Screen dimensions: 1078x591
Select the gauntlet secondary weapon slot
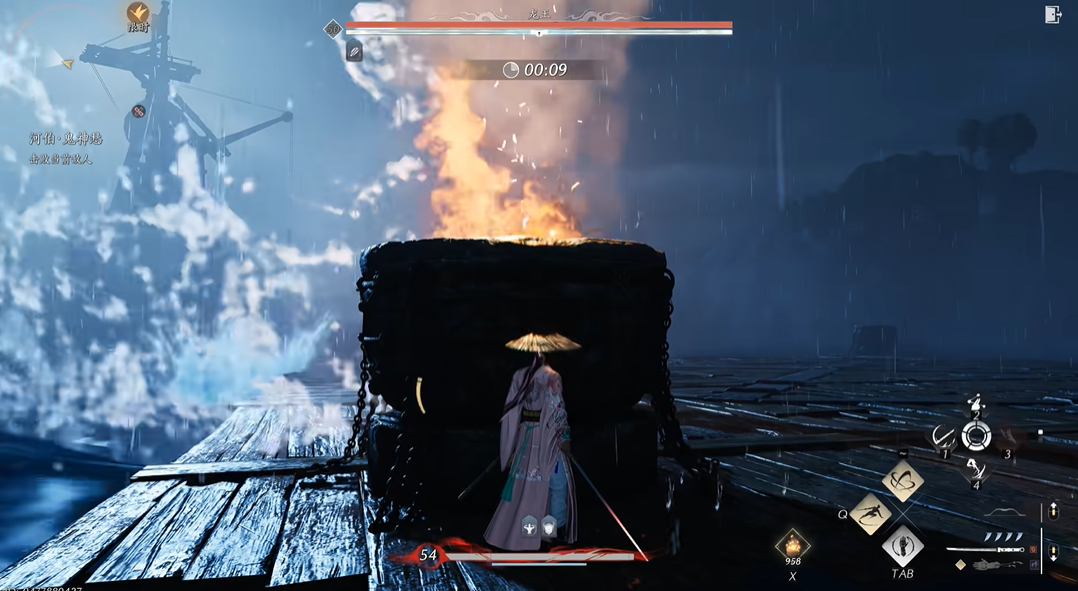click(x=995, y=566)
